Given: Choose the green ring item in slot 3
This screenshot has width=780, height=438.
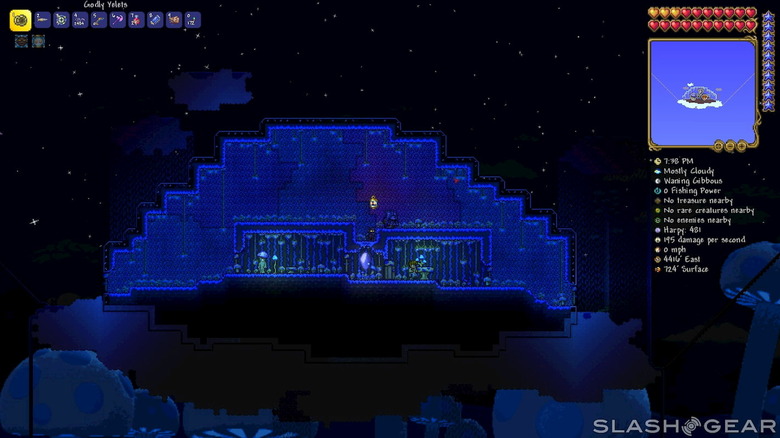Looking at the screenshot, I should 61,20.
